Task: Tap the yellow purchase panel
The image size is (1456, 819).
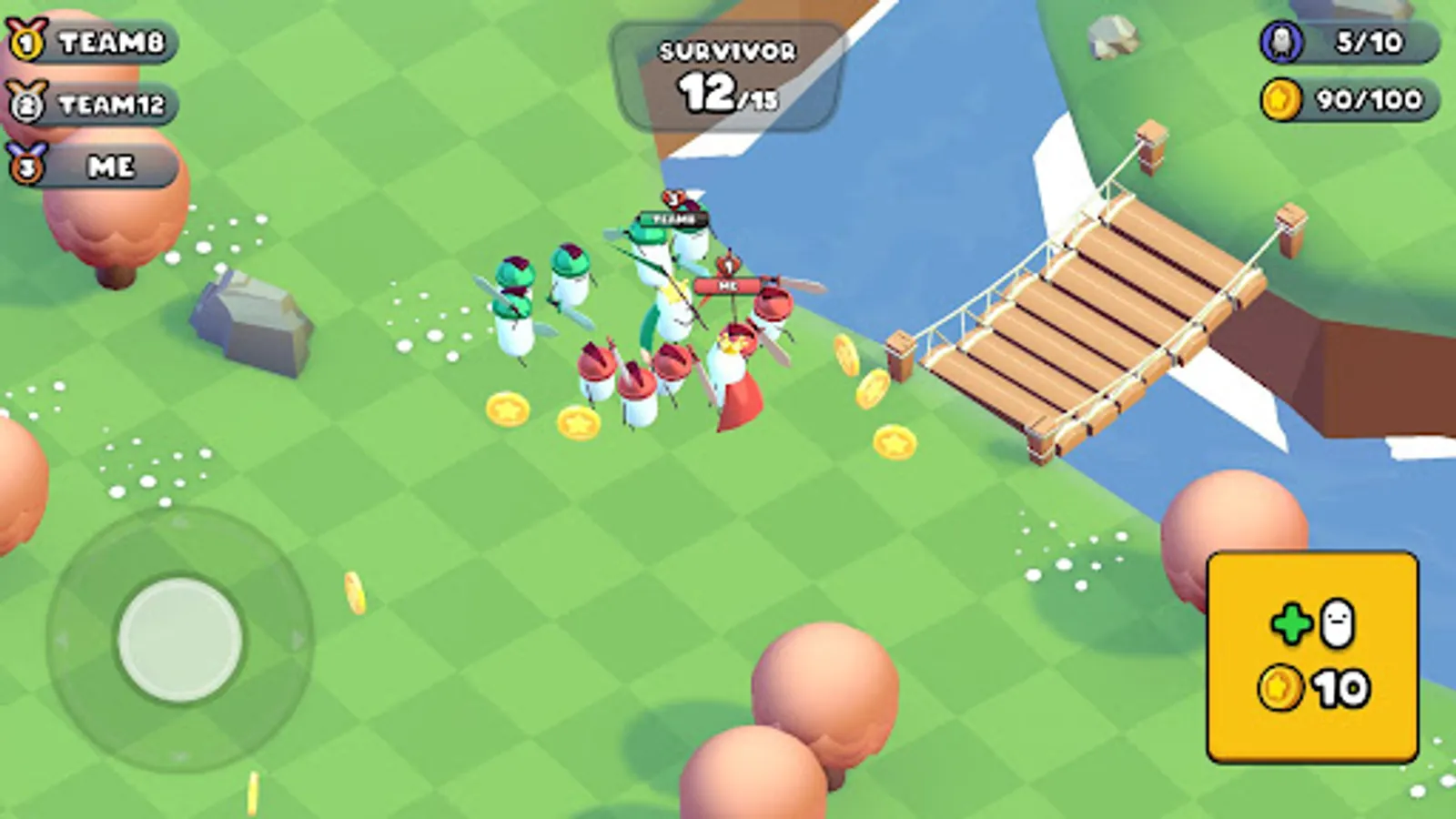Action: tap(1313, 655)
